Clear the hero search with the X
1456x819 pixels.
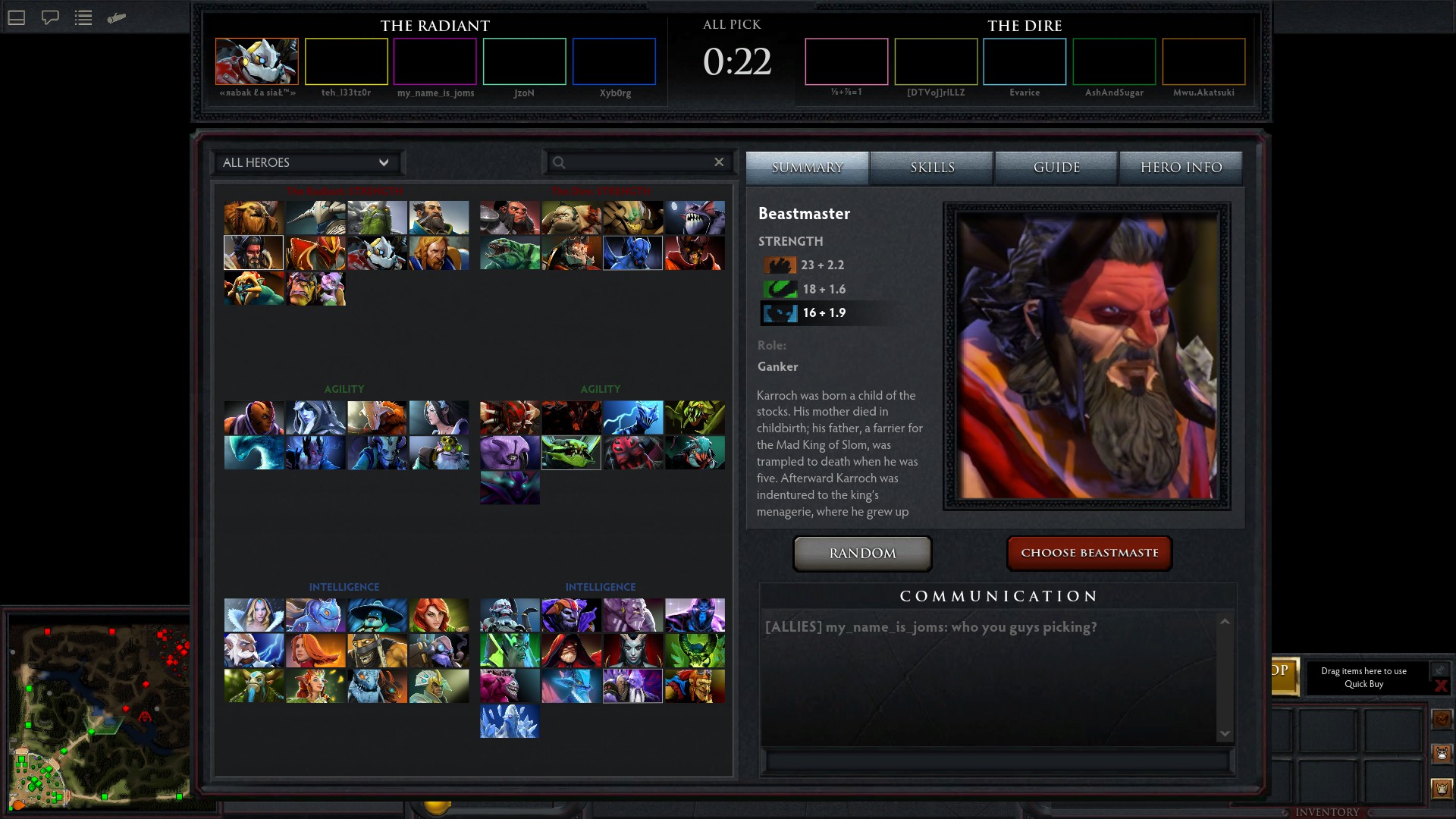click(719, 162)
